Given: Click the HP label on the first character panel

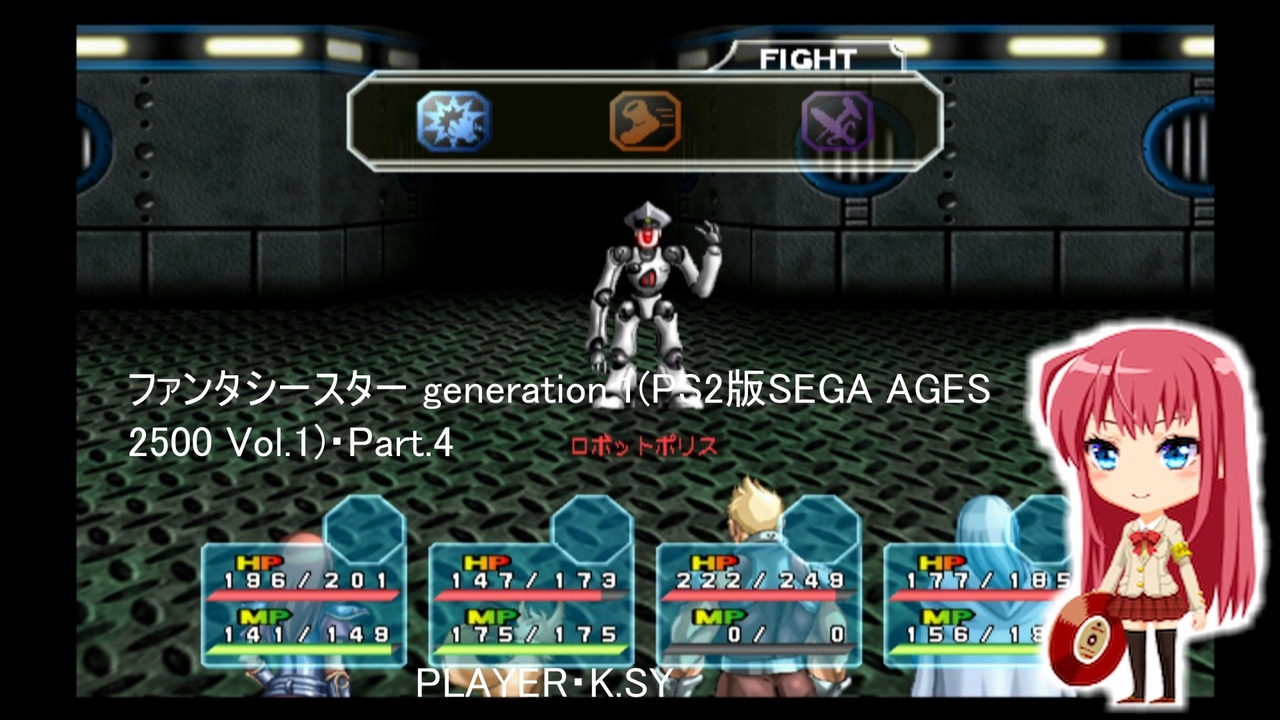Looking at the screenshot, I should pos(260,563).
